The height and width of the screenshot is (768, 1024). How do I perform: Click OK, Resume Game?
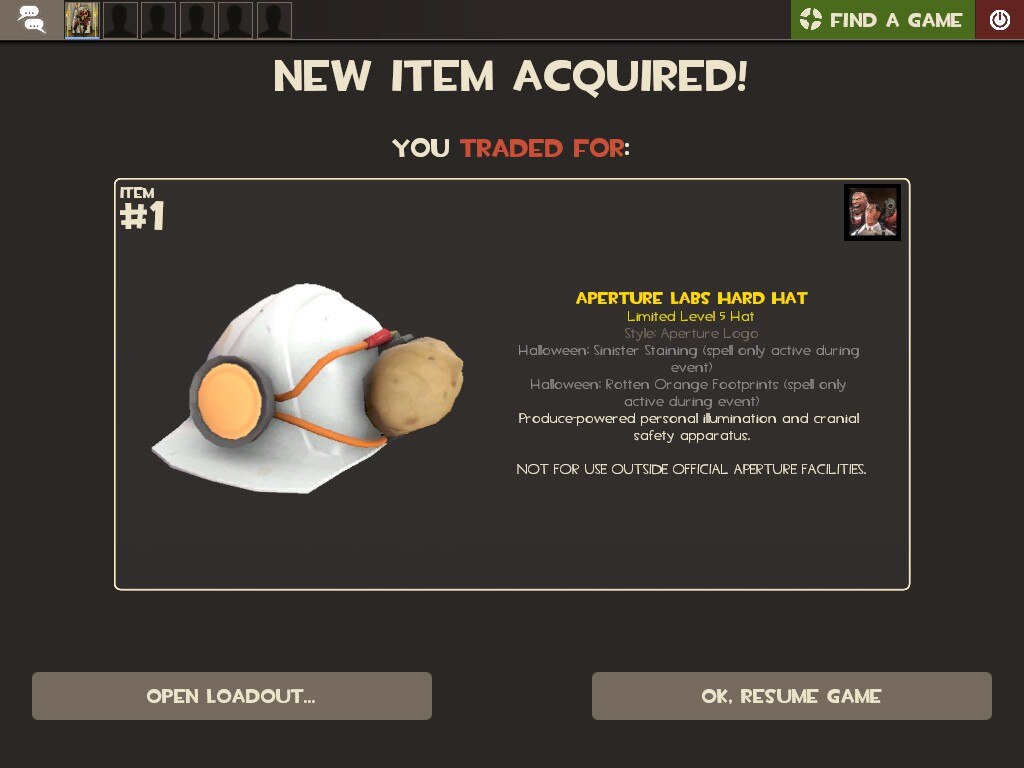coord(791,696)
